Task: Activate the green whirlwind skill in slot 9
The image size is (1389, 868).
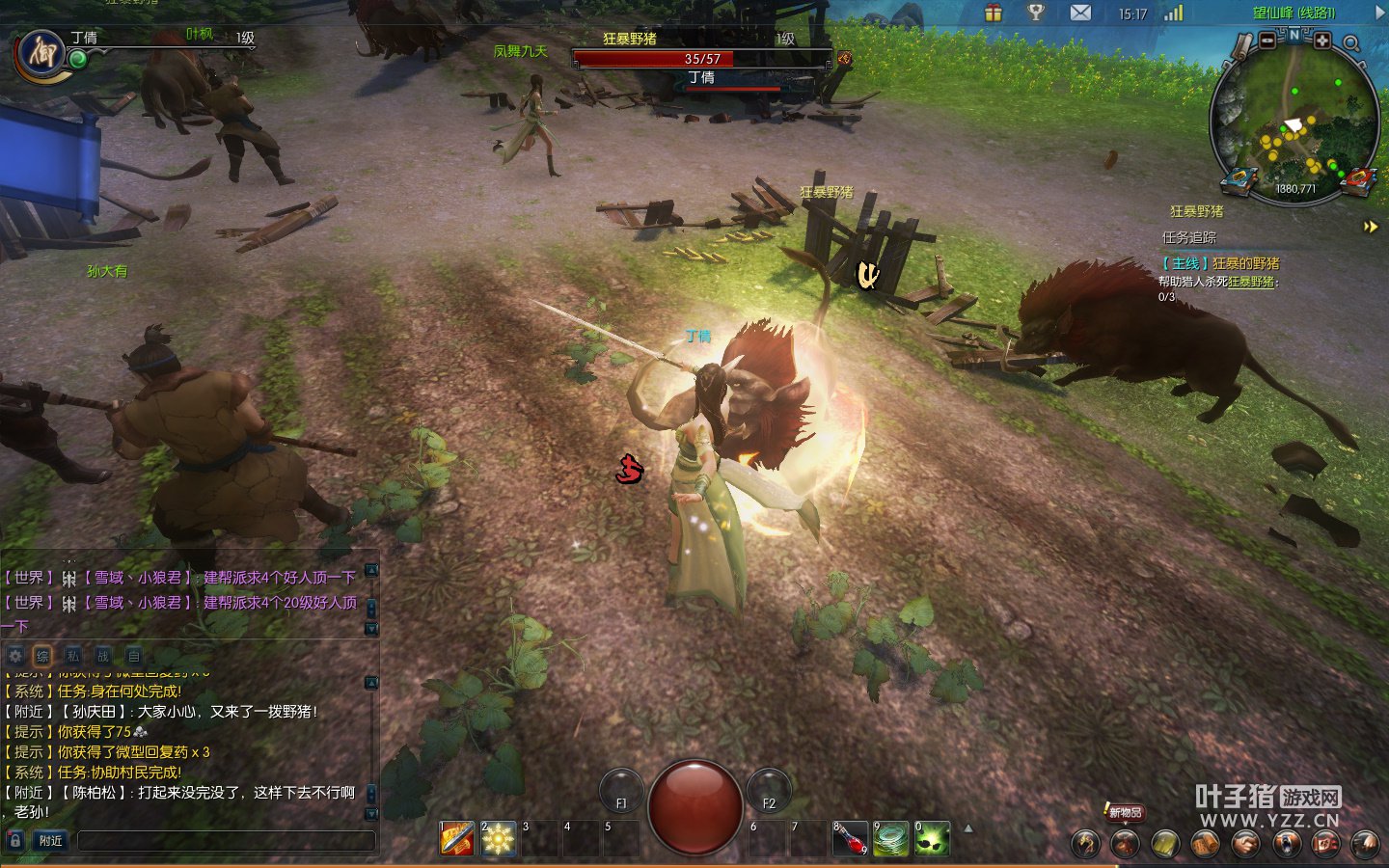Action: (x=891, y=839)
